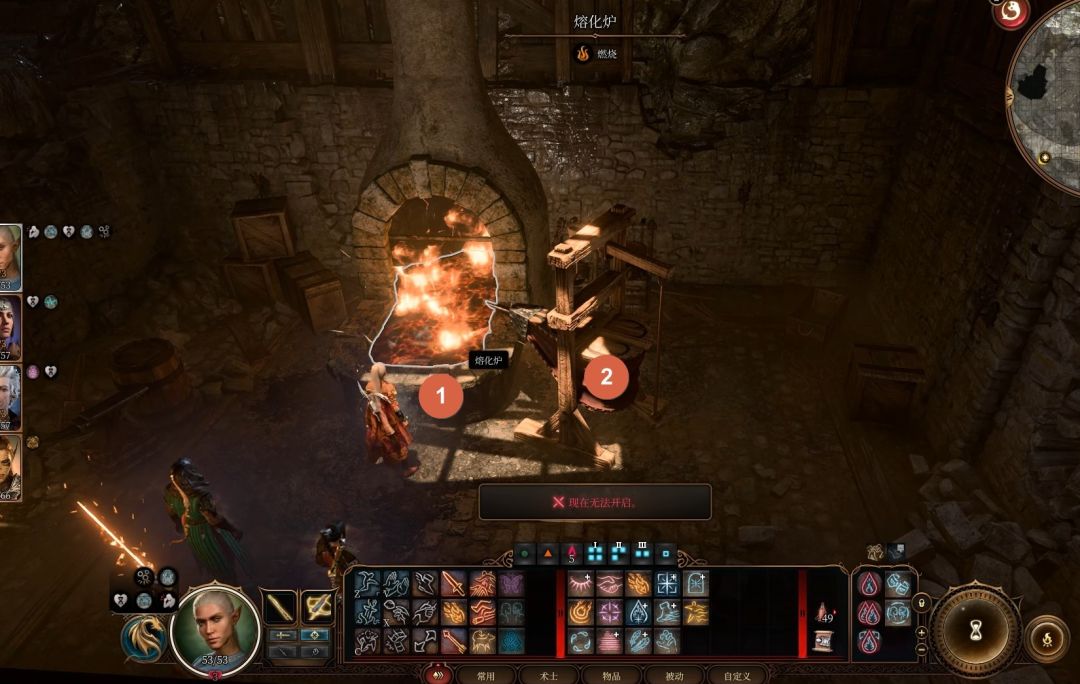Select the melee weapon slot
This screenshot has width=1080, height=684.
[x=279, y=606]
